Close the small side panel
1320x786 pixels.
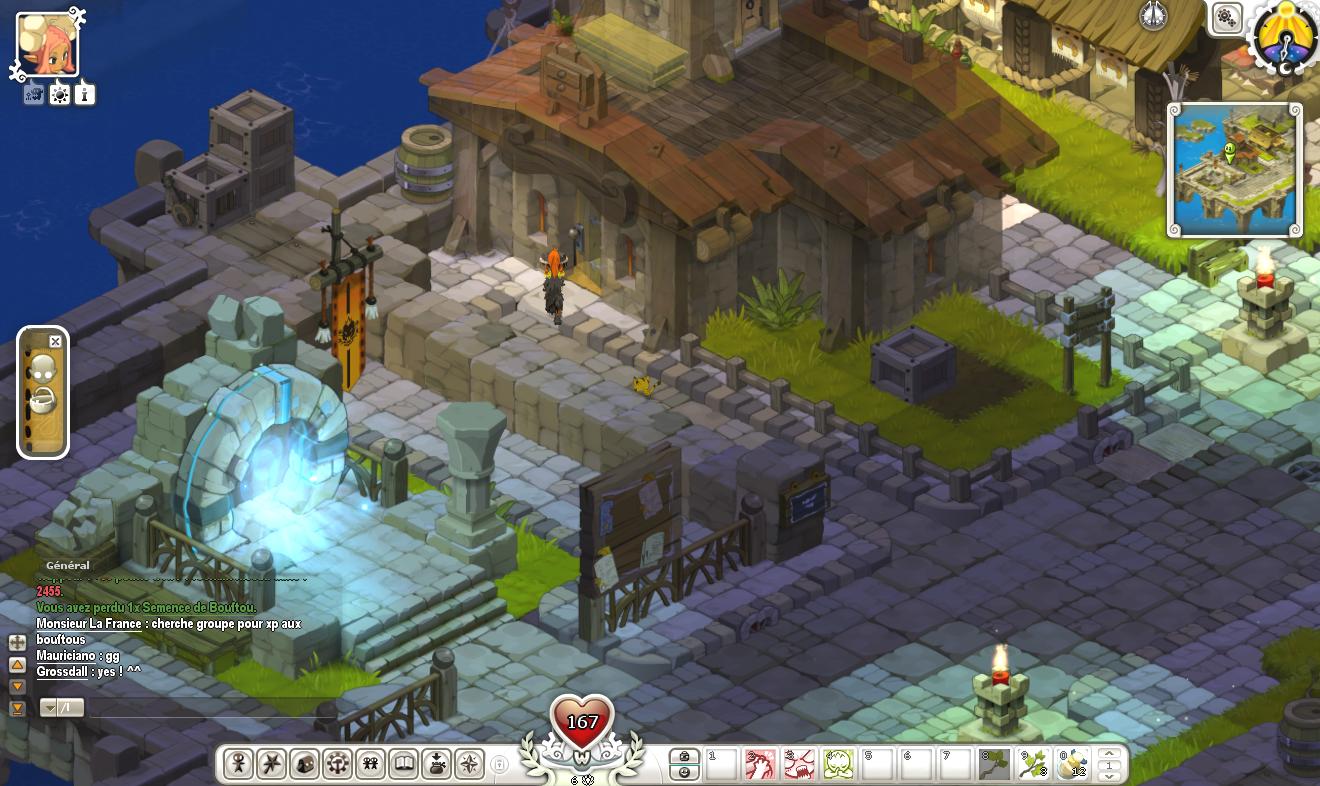pos(55,342)
